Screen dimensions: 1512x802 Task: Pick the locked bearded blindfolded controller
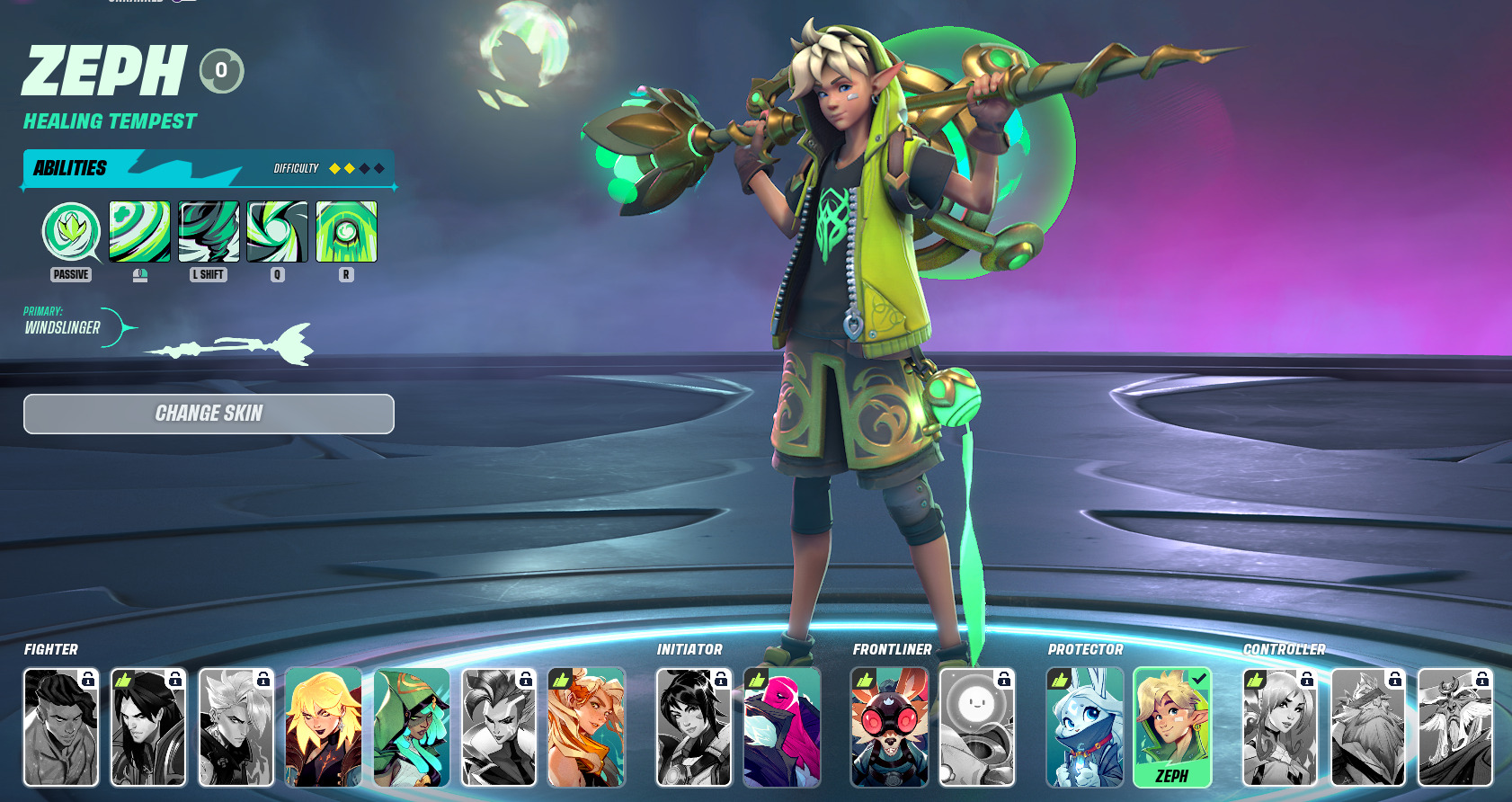click(1367, 726)
